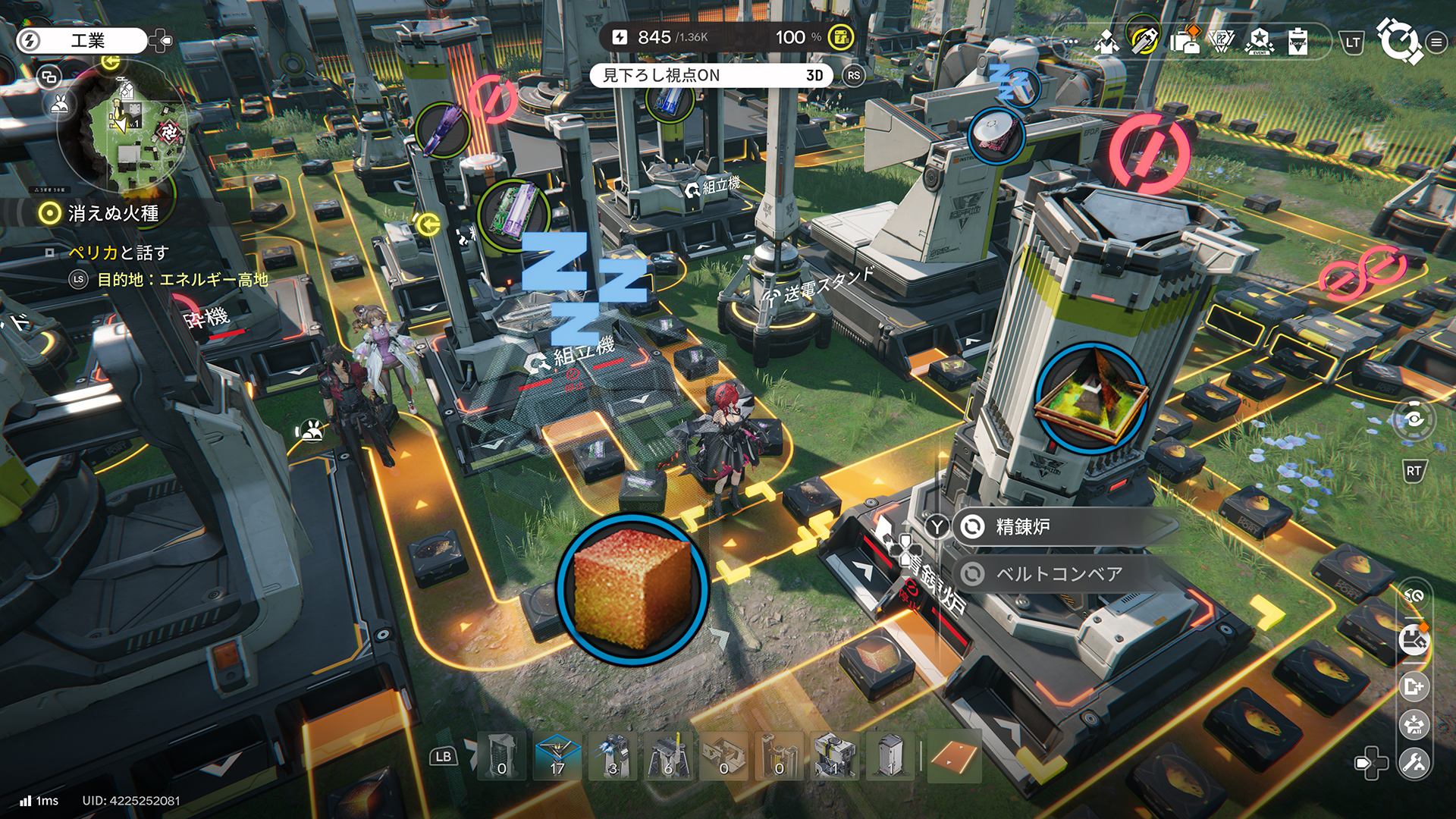The width and height of the screenshot is (1456, 819).
Task: Open the EVENT star badge icon
Action: [1259, 42]
